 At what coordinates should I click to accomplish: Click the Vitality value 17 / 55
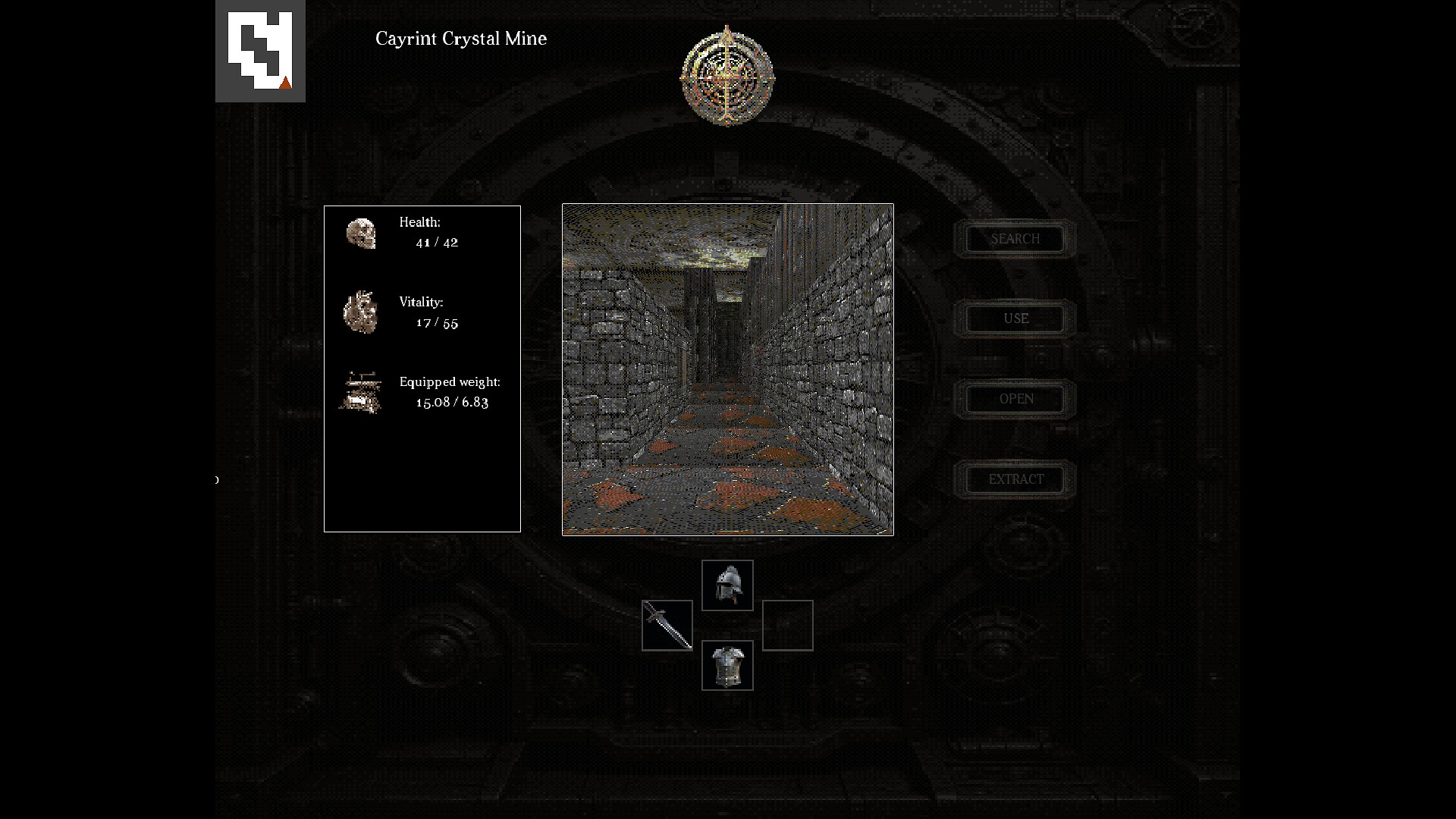tap(438, 322)
